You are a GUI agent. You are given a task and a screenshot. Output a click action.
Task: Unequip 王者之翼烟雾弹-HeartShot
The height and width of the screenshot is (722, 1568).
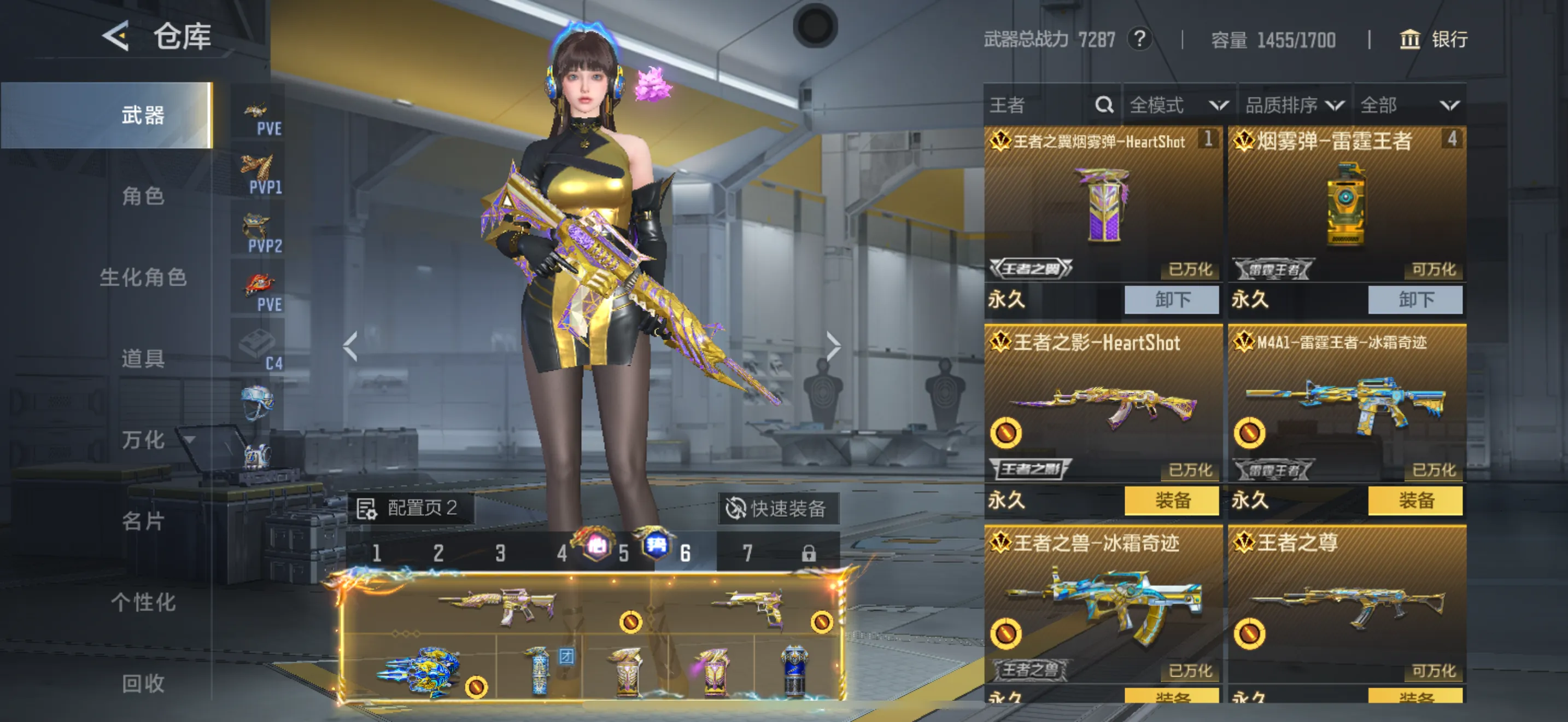(1171, 300)
